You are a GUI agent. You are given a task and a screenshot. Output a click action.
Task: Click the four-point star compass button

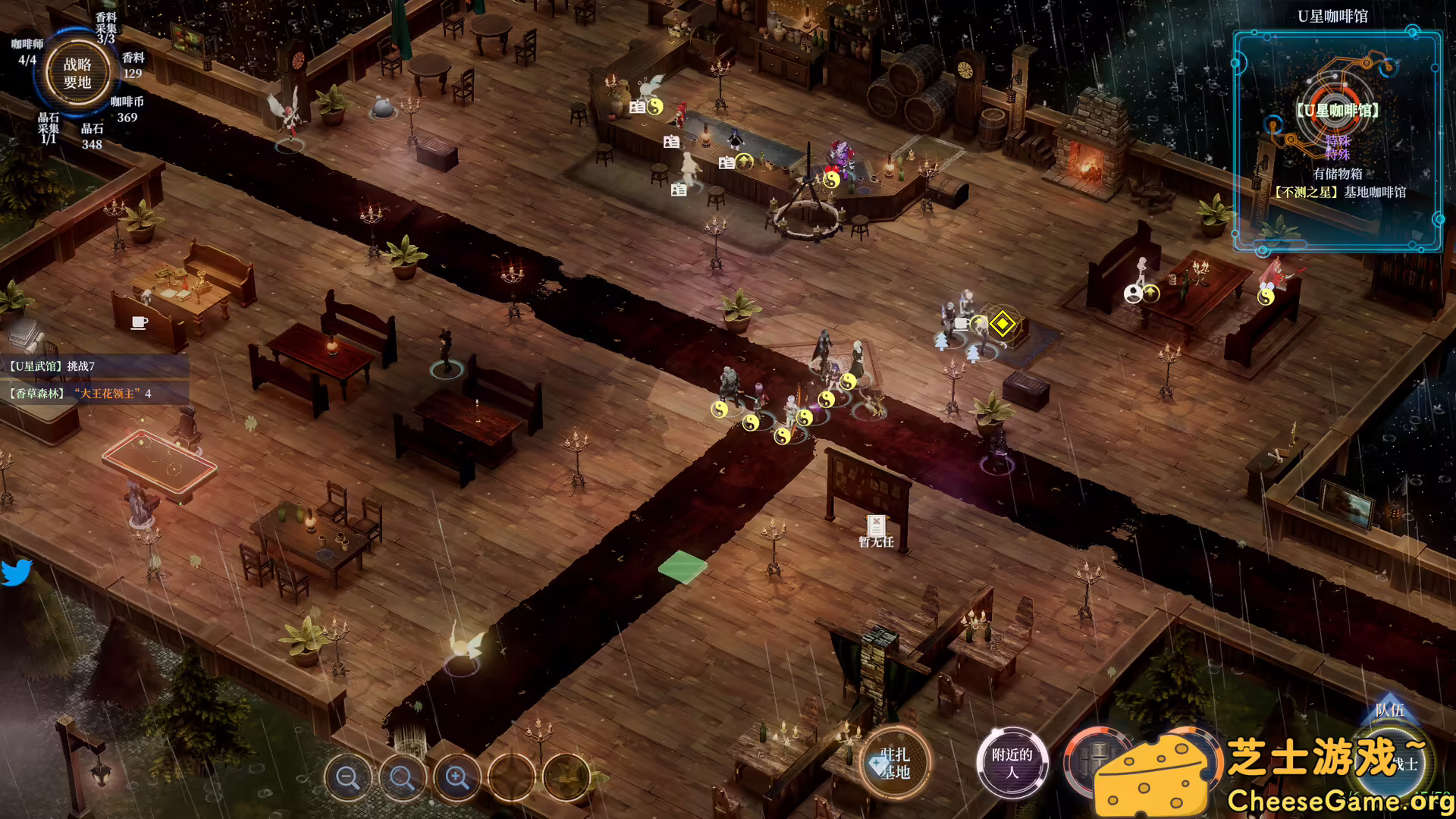(x=511, y=777)
